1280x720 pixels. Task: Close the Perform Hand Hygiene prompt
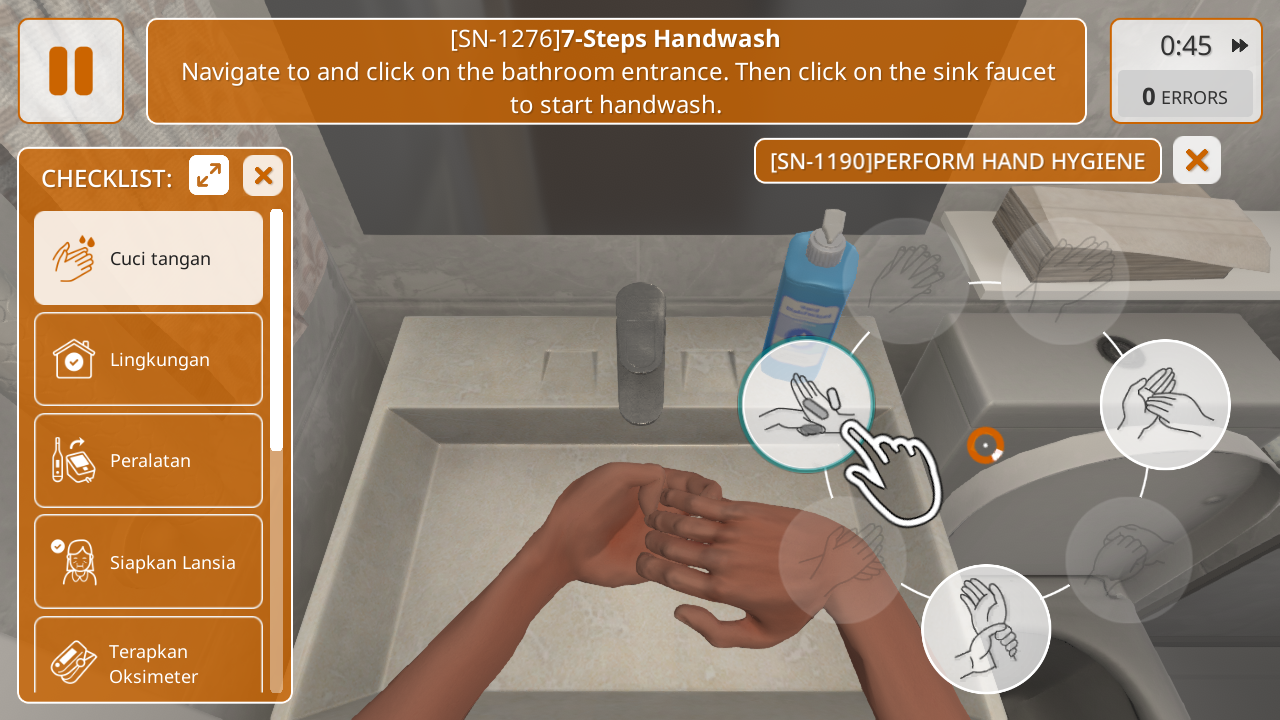(1196, 160)
